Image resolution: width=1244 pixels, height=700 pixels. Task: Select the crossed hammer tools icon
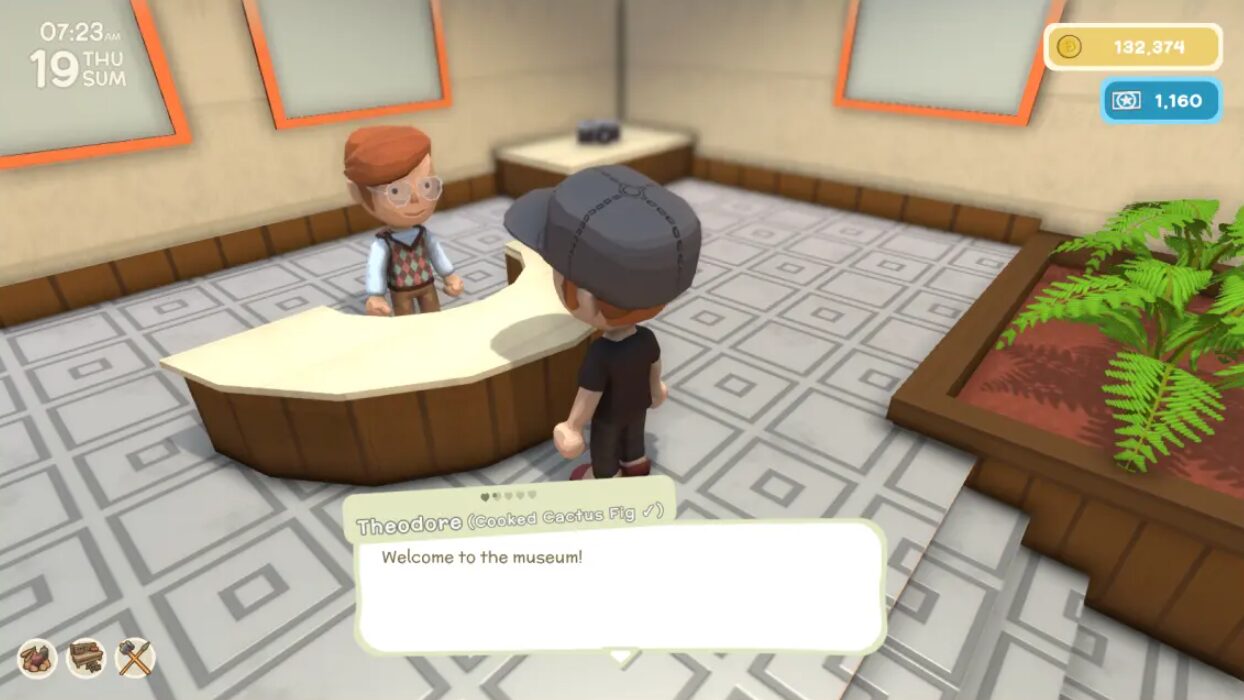135,658
